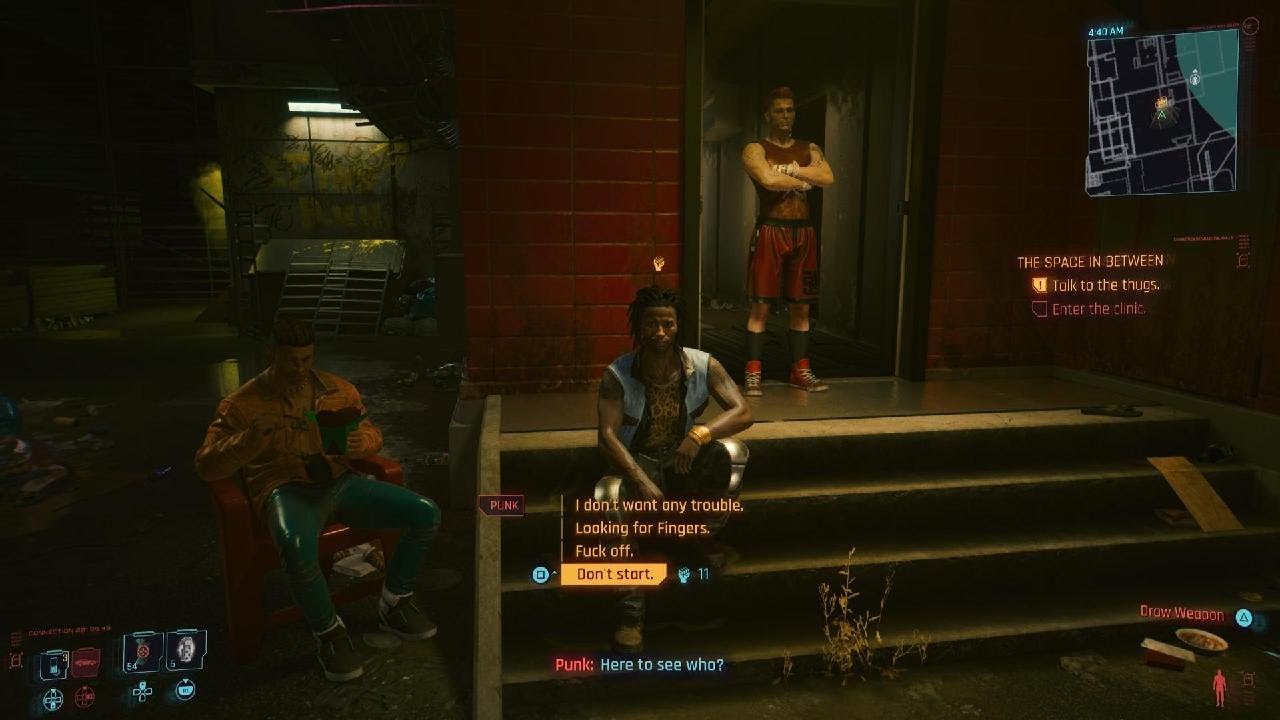Image resolution: width=1280 pixels, height=720 pixels.
Task: Select the circular R1 ability icon
Action: (186, 689)
